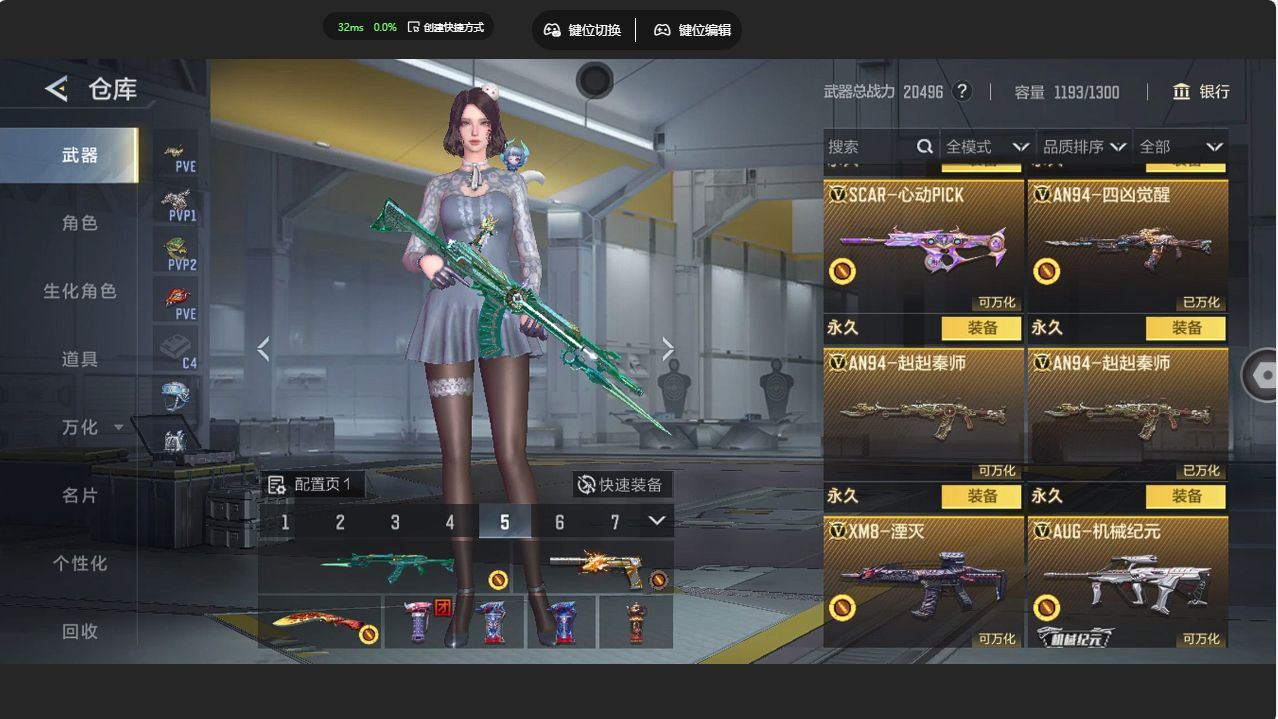Click the weapon search field
Screen dimensions: 1278x719
pyautogui.click(x=871, y=147)
